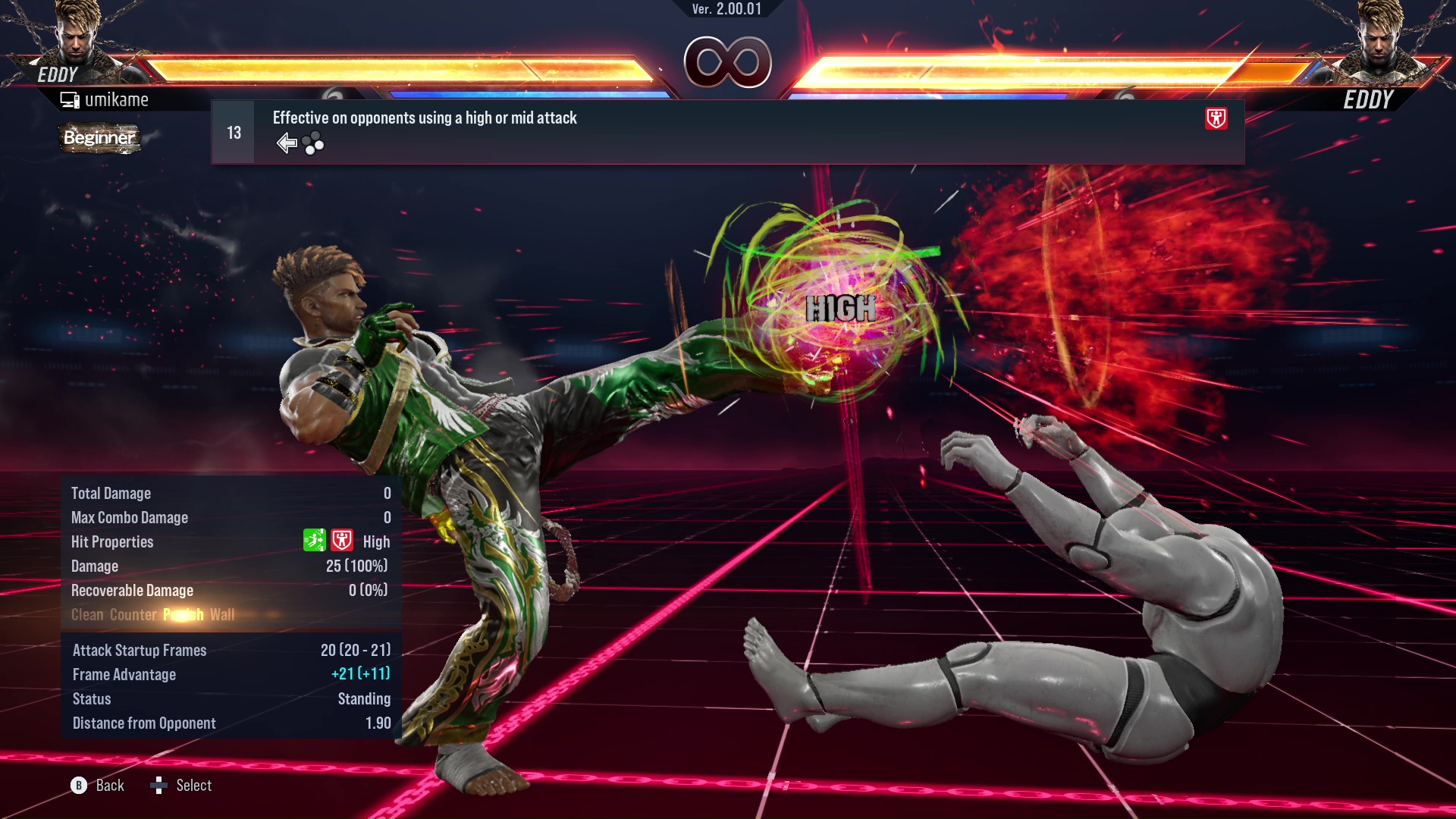Click the Beginner rank badge
The height and width of the screenshot is (819, 1456).
[x=99, y=138]
